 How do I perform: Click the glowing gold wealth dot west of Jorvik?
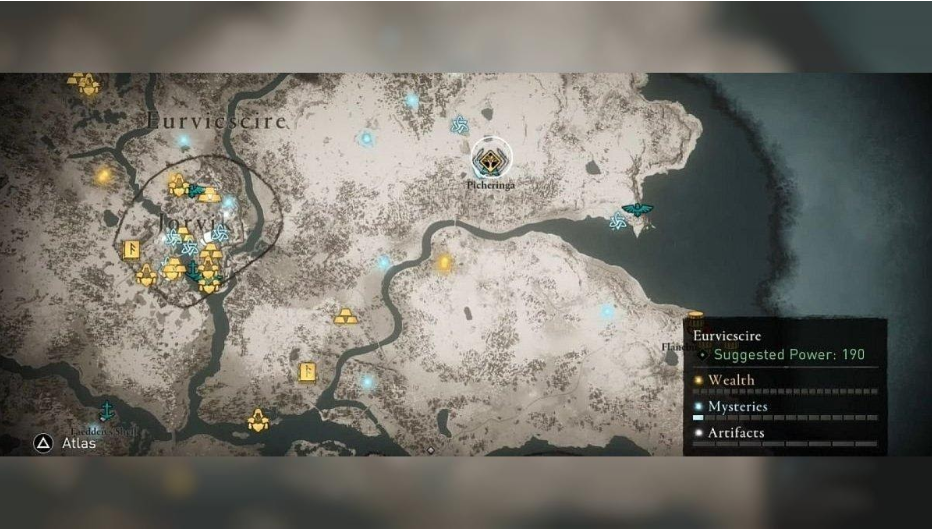click(103, 176)
